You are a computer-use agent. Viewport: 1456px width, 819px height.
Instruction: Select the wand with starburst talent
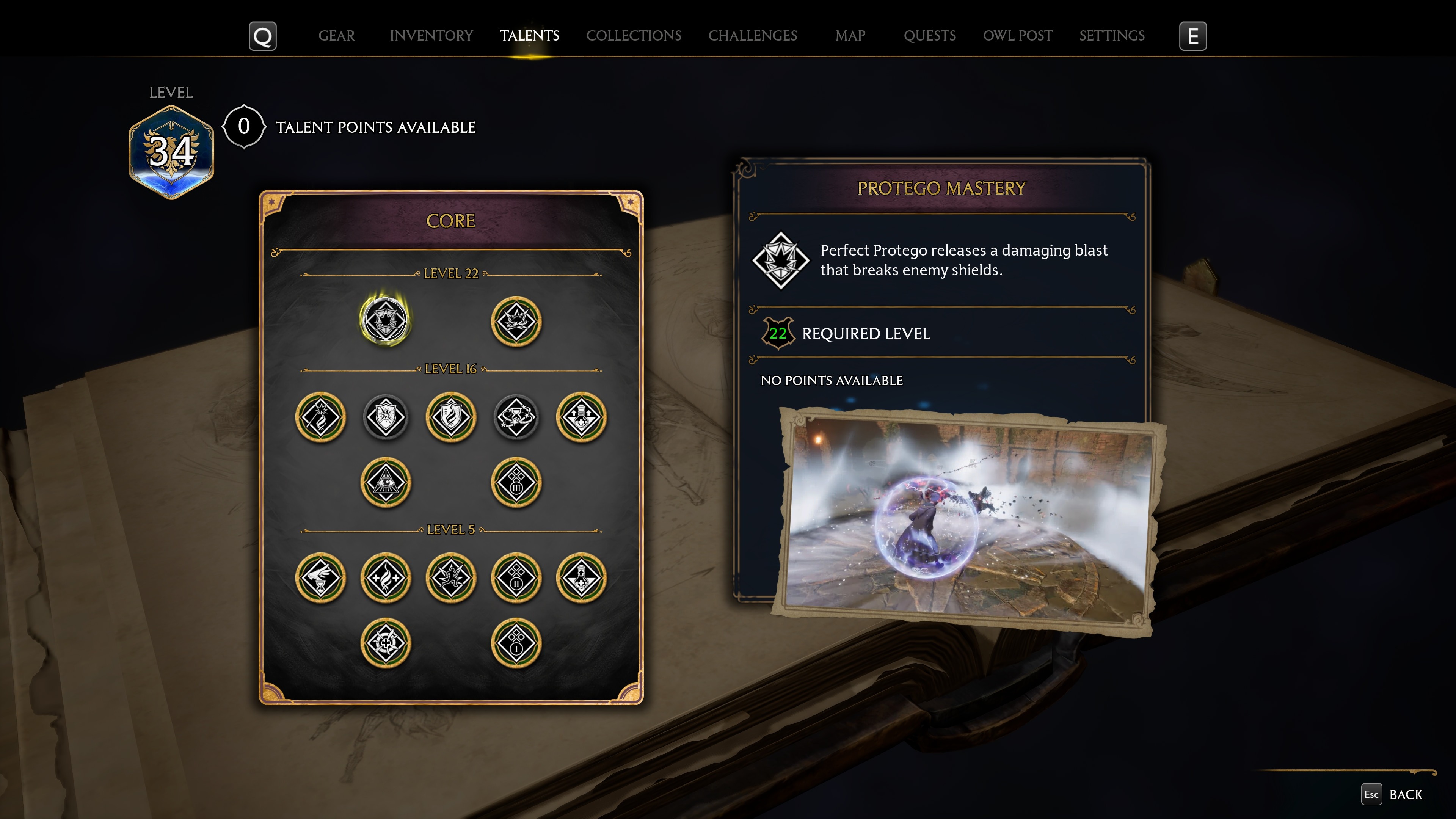(x=320, y=417)
